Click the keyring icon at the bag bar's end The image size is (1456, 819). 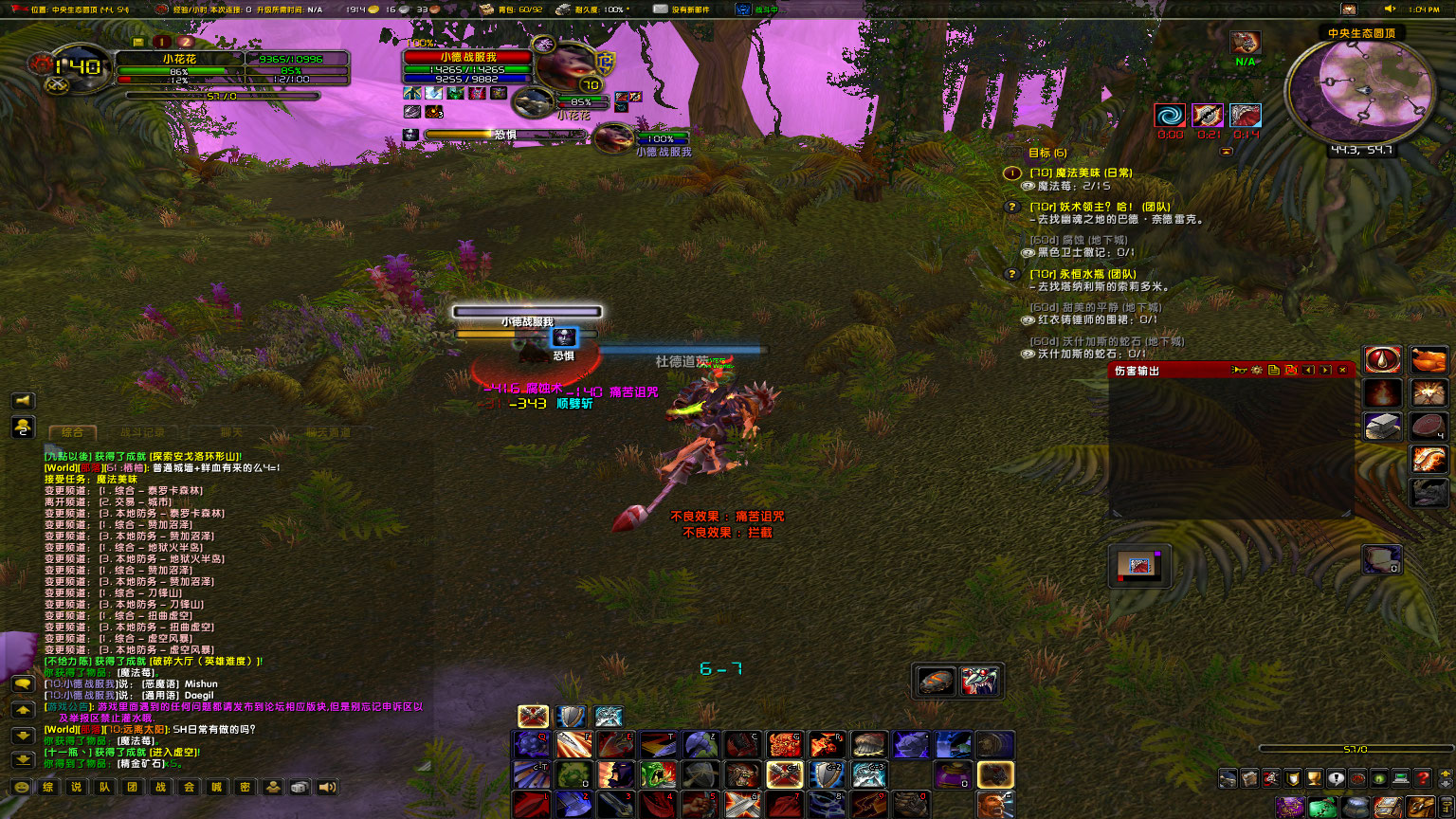1445,807
